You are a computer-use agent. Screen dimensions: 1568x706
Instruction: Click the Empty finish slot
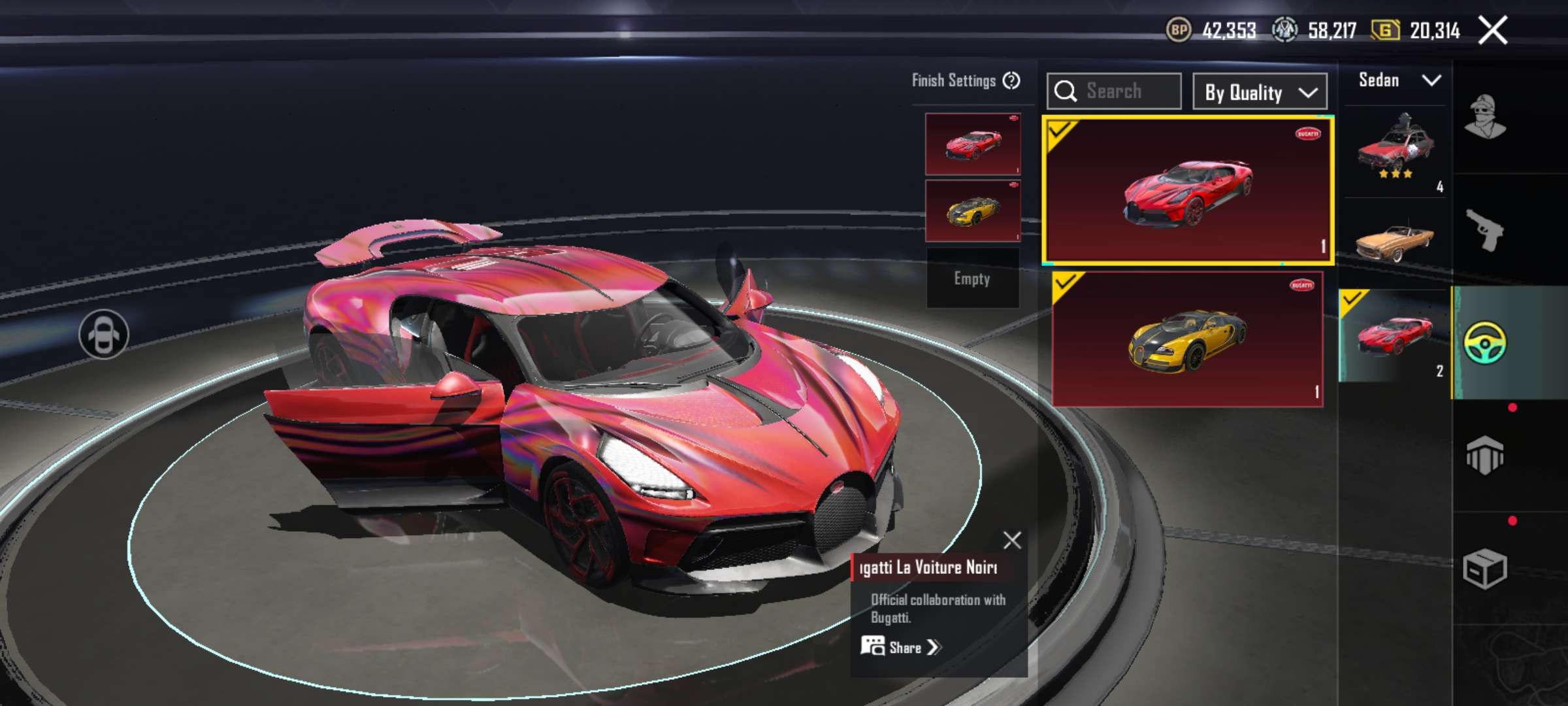tap(972, 278)
